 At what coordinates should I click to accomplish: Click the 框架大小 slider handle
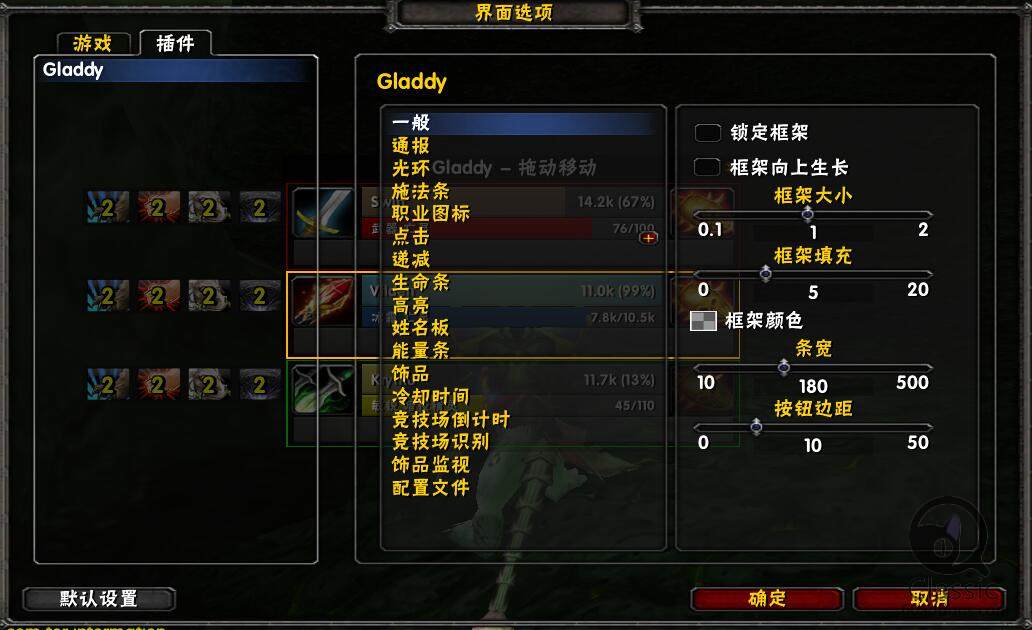click(807, 214)
